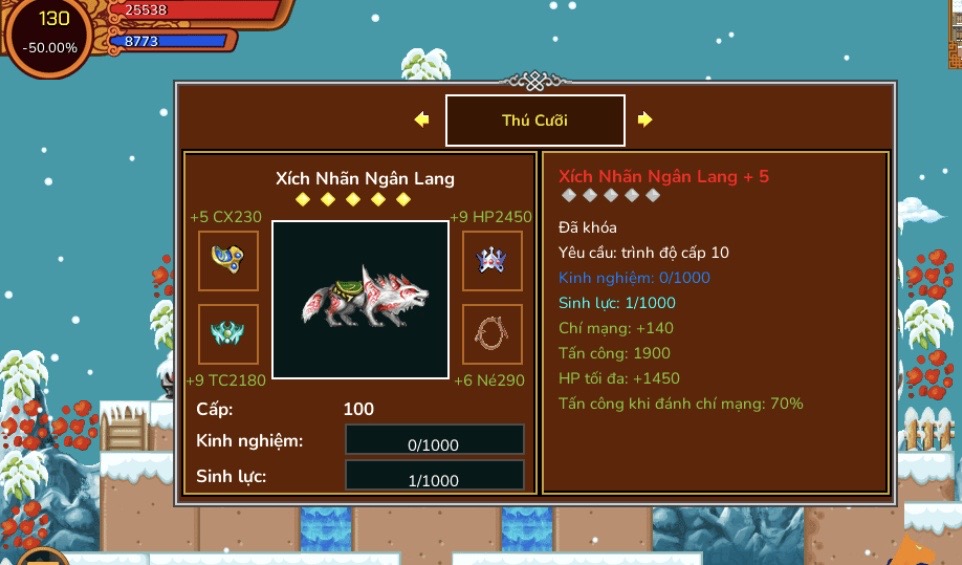This screenshot has height=565, width=962.
Task: Go to the next panel with right arrow
Action: point(645,120)
